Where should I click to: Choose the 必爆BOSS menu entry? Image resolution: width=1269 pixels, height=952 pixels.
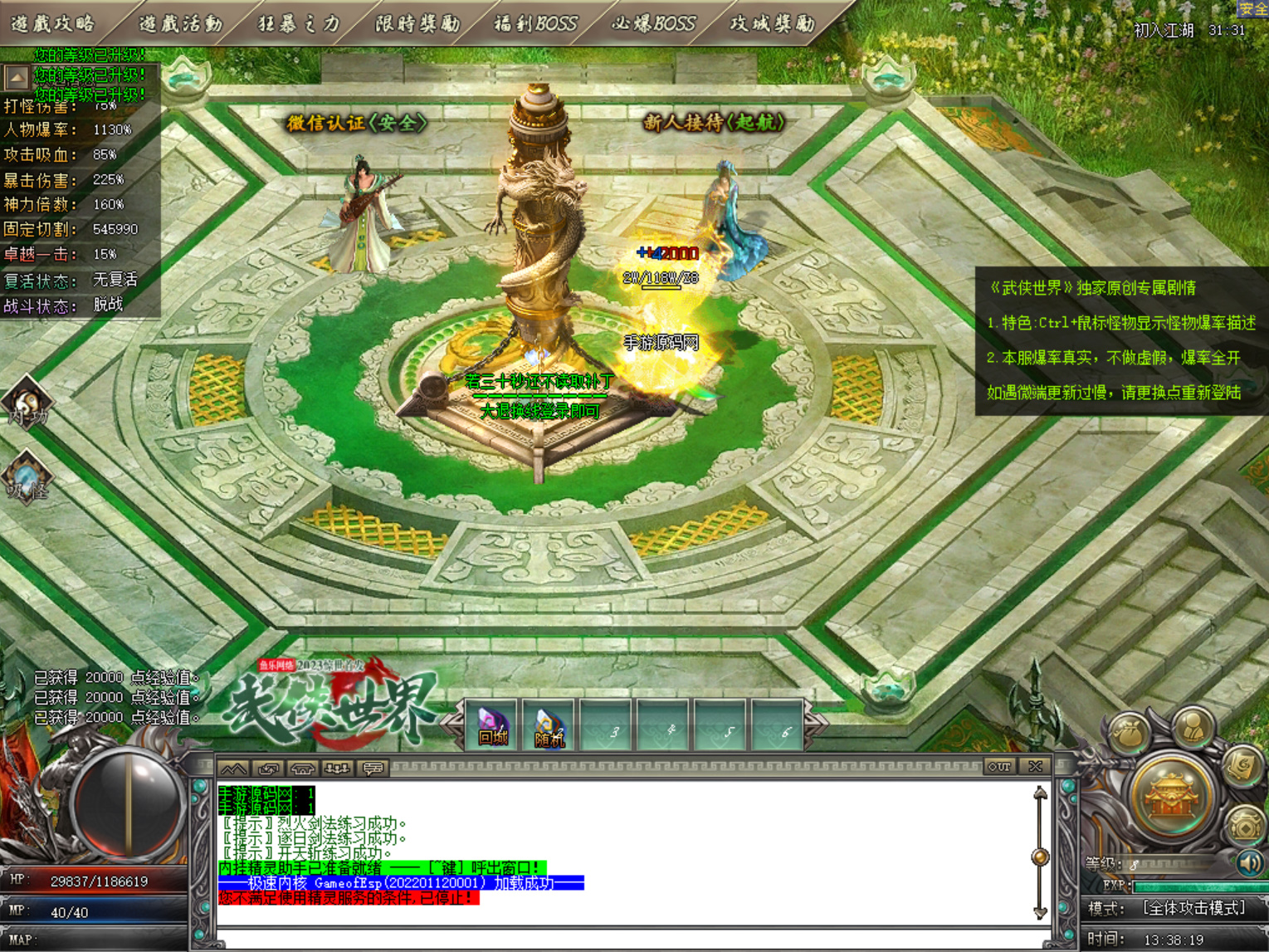[654, 23]
